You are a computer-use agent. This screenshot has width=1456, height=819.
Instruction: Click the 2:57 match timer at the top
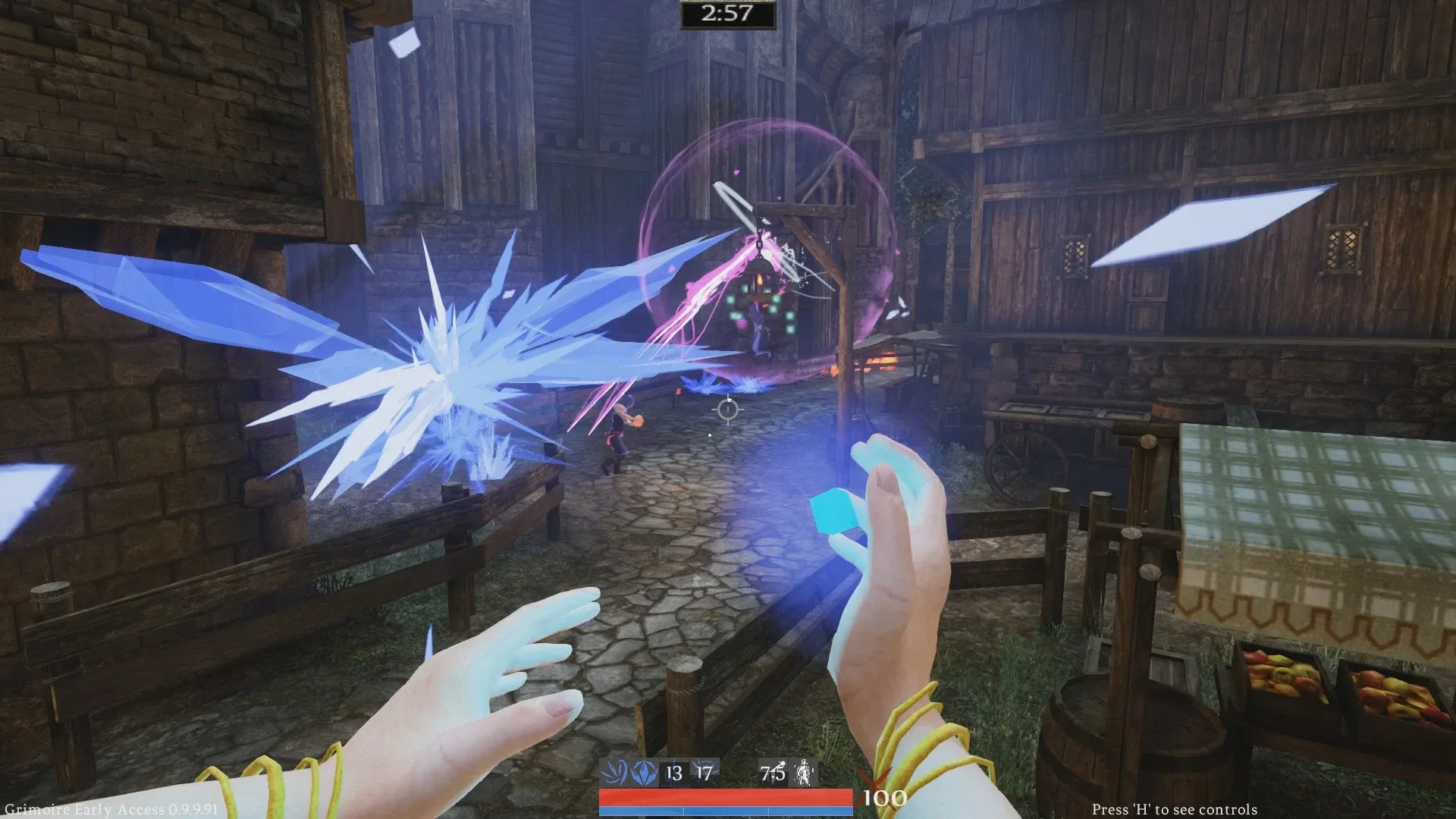(x=726, y=13)
